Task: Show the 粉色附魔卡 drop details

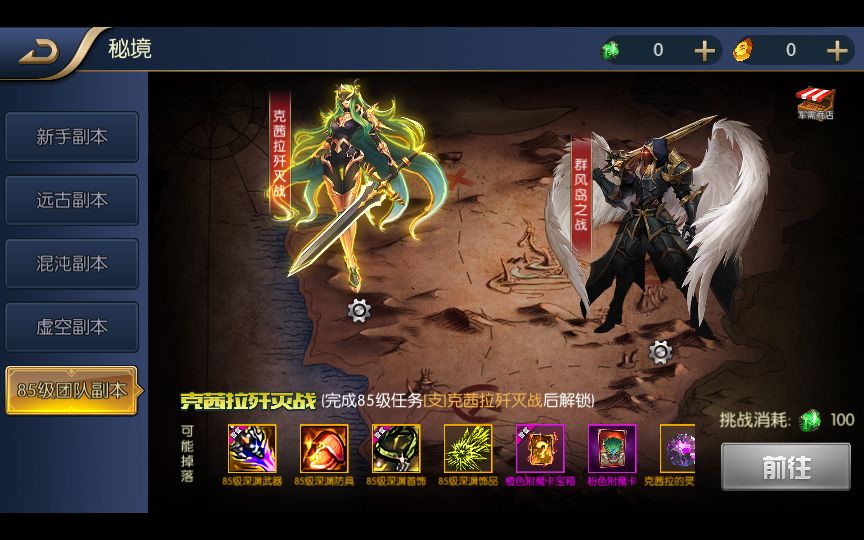Action: 612,449
